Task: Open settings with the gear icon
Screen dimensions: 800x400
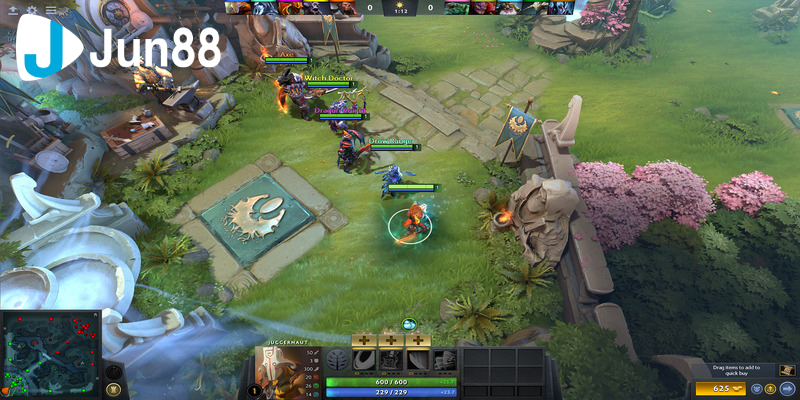Action: point(32,9)
